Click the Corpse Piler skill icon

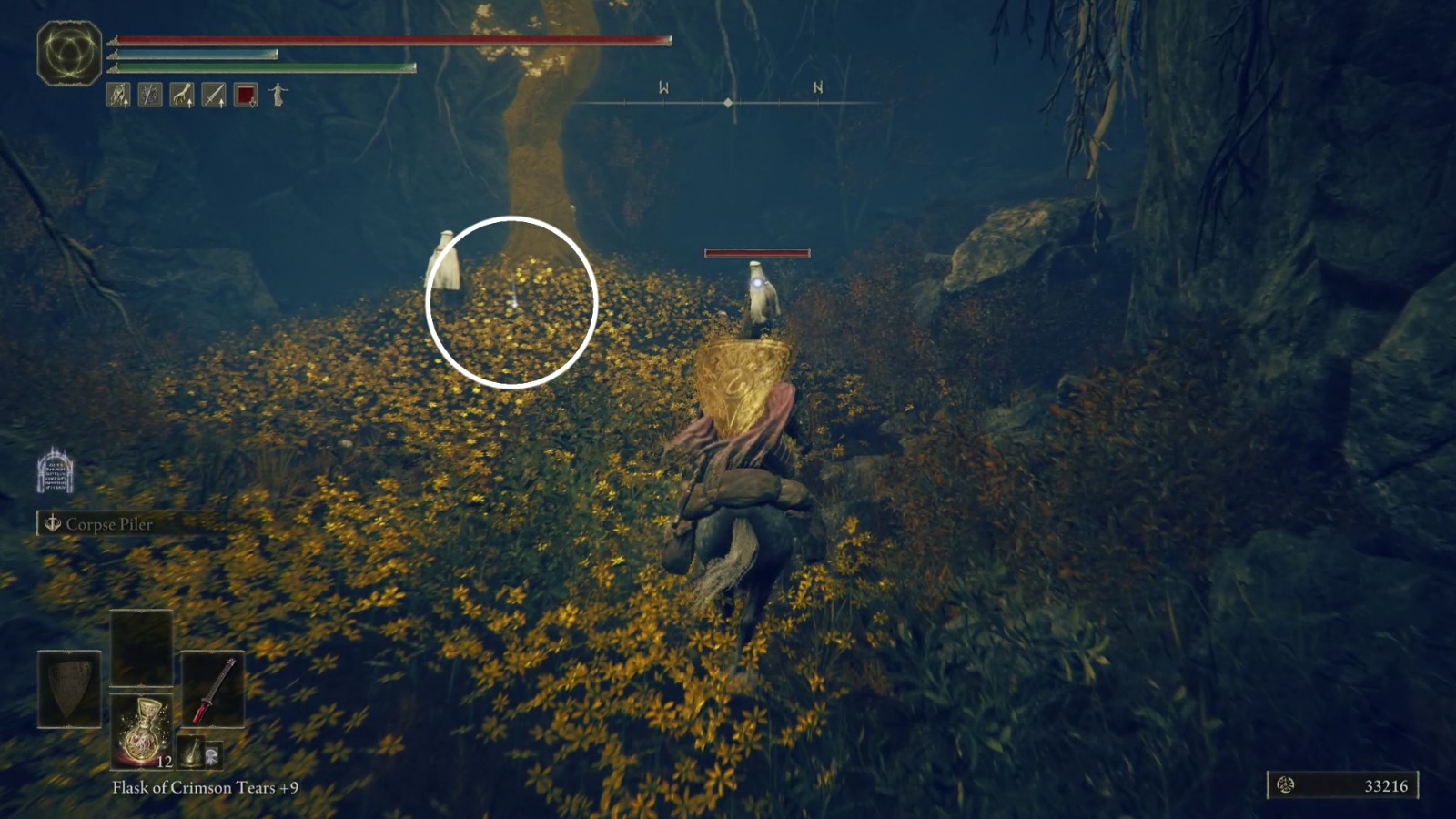(52, 524)
